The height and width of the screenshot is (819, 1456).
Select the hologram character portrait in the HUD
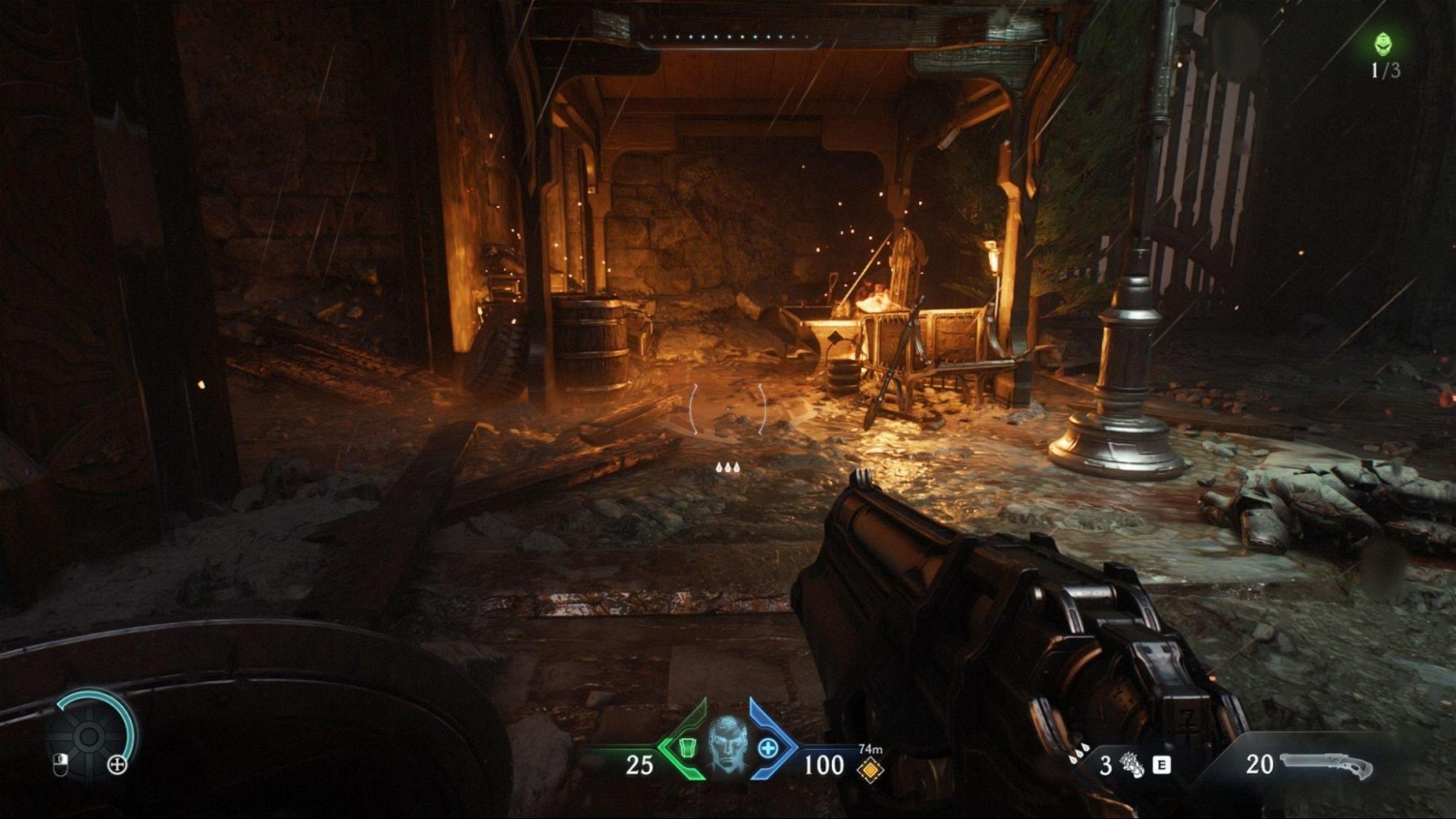726,743
